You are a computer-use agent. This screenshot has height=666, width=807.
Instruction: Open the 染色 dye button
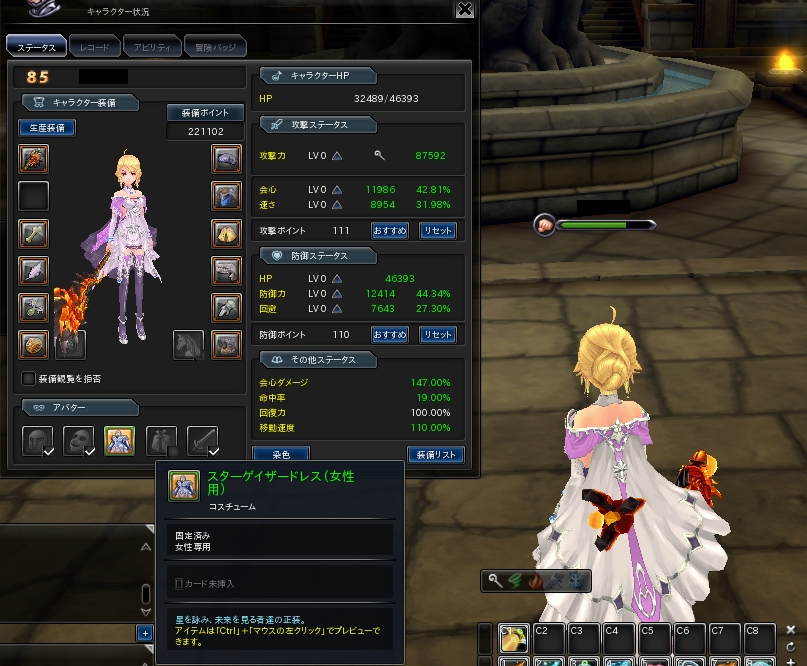[x=280, y=455]
